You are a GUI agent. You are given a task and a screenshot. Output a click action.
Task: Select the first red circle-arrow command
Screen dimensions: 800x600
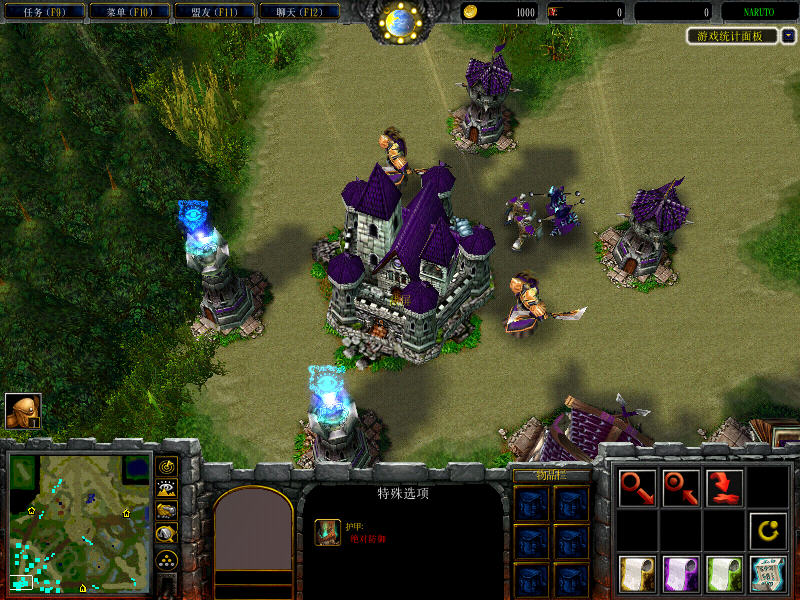coord(637,487)
